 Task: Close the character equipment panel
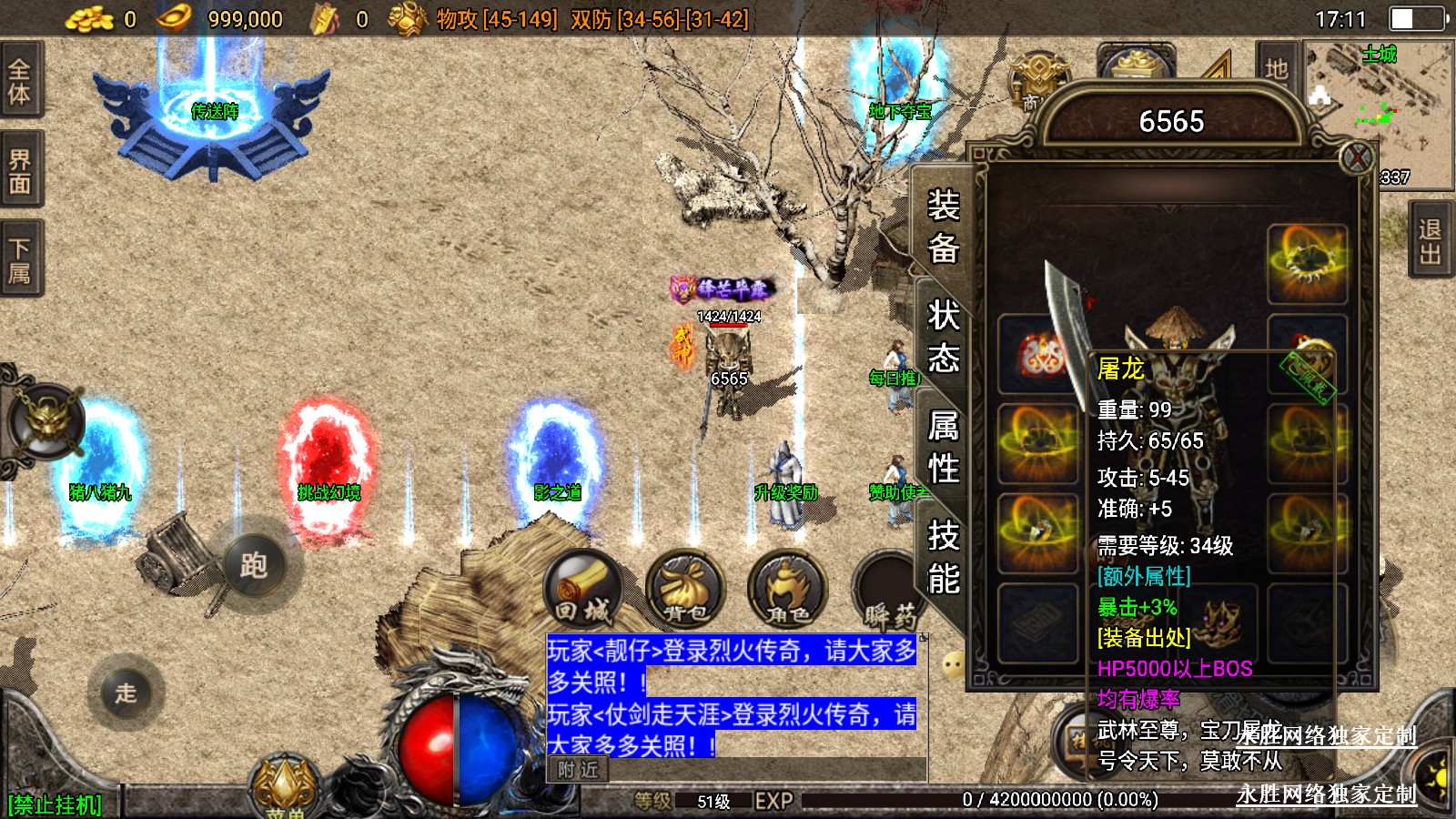1357,158
